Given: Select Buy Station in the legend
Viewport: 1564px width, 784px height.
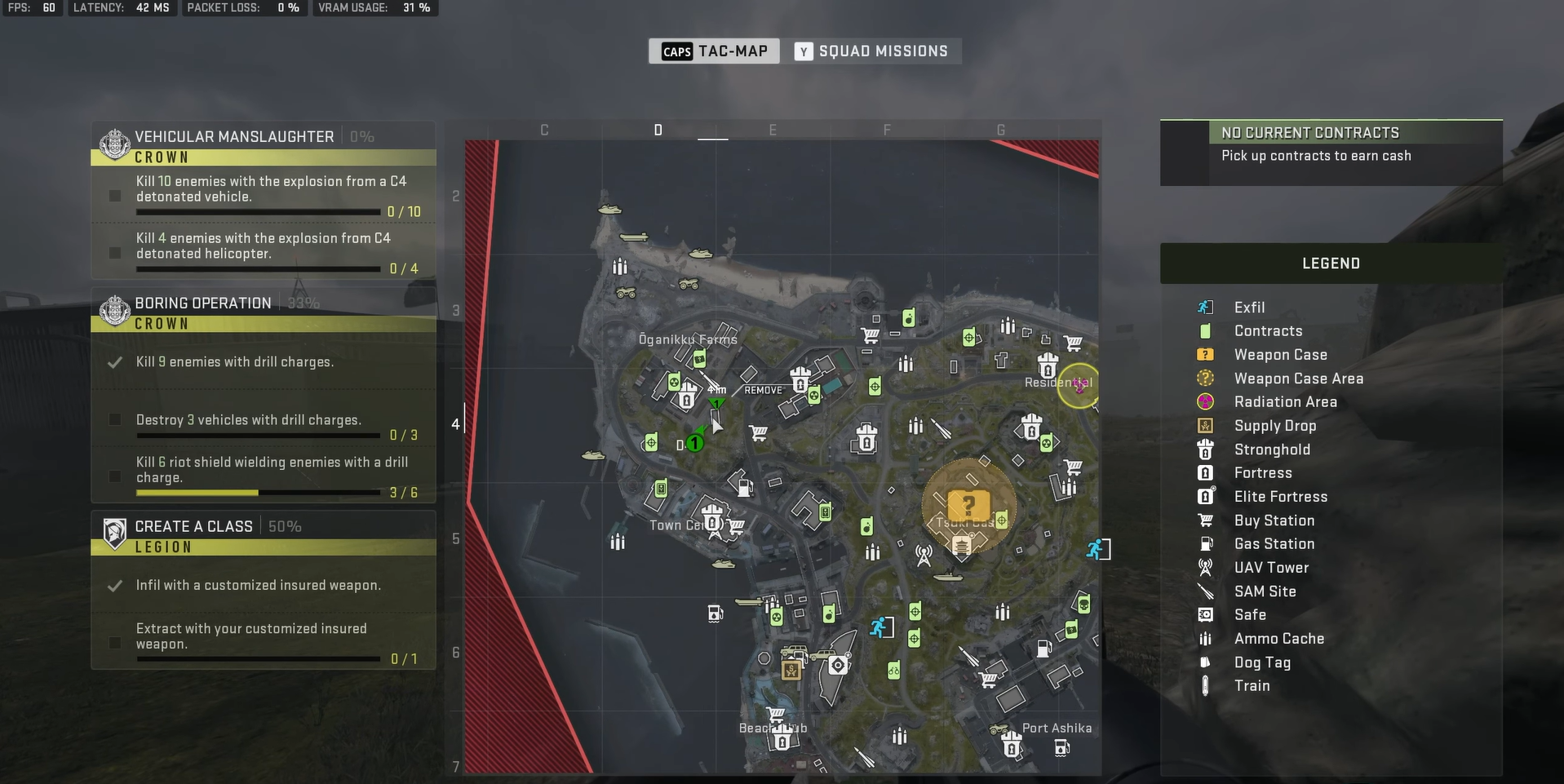Looking at the screenshot, I should (x=1274, y=520).
